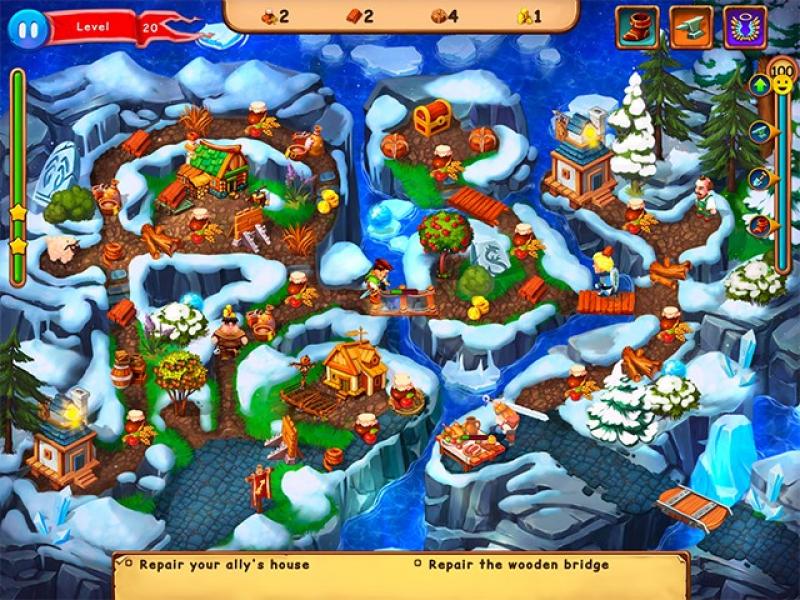Click the "Repair your ally's house" objective
The height and width of the screenshot is (600, 800).
(x=224, y=565)
